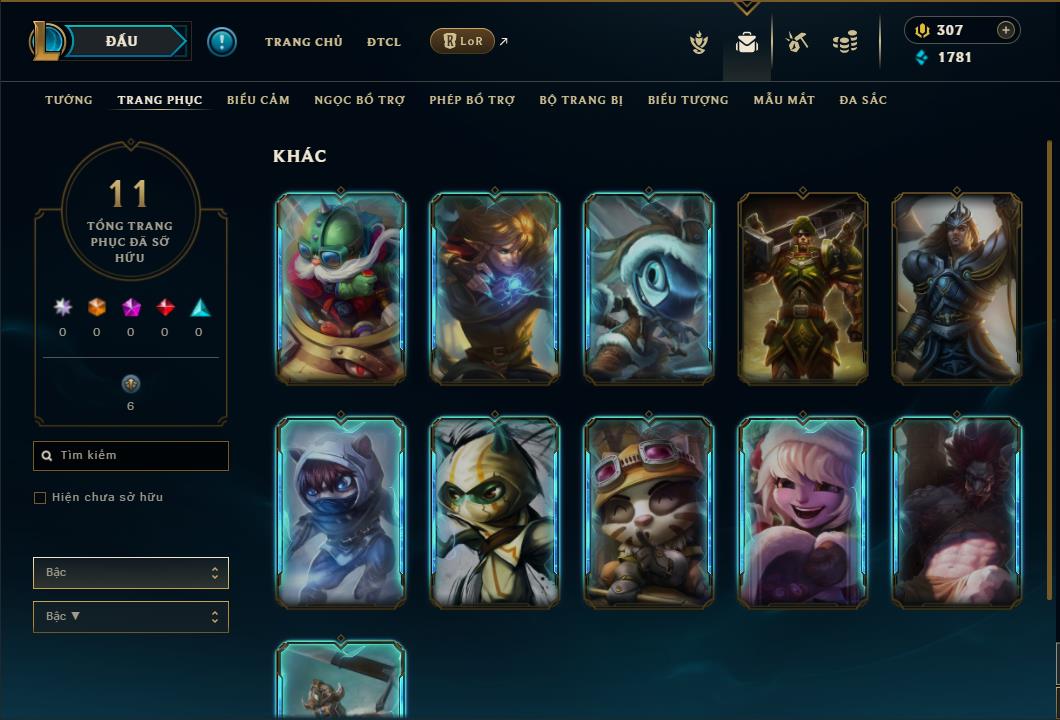1060x720 pixels.
Task: Open the BIỂU TƯỢNG tab
Action: coord(688,100)
